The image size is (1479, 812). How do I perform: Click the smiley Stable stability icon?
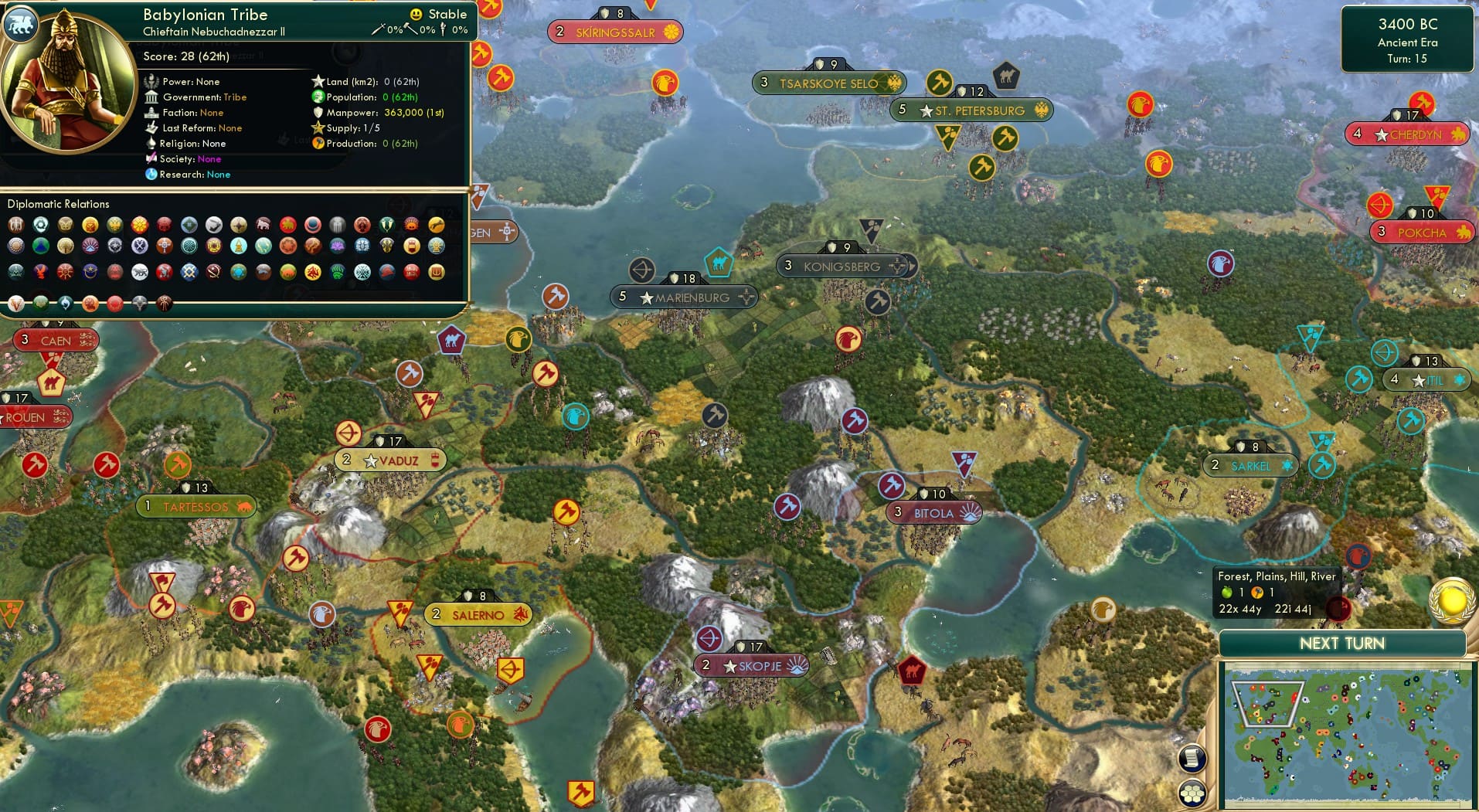point(416,13)
